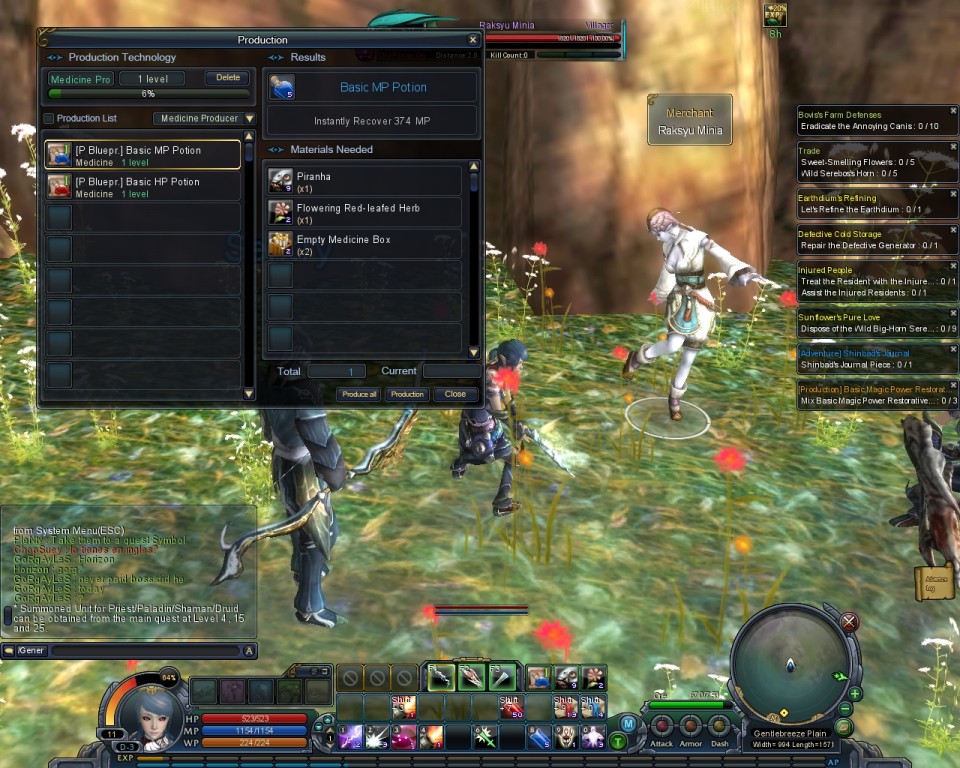Select the Basic HP Potion blueprint
The width and height of the screenshot is (960, 768).
(x=143, y=187)
